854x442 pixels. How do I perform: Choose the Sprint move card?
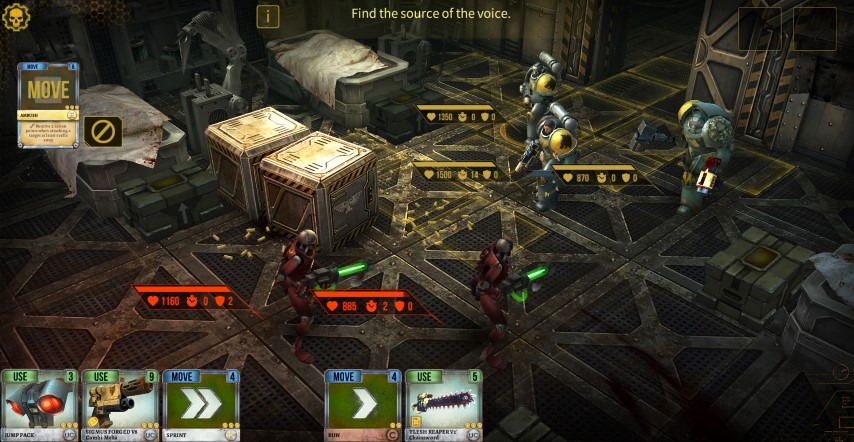click(201, 405)
